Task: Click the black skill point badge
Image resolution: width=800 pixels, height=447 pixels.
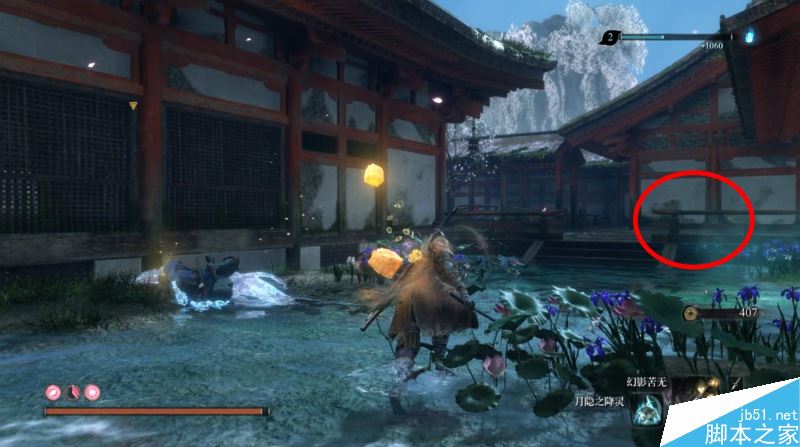Action: click(610, 38)
